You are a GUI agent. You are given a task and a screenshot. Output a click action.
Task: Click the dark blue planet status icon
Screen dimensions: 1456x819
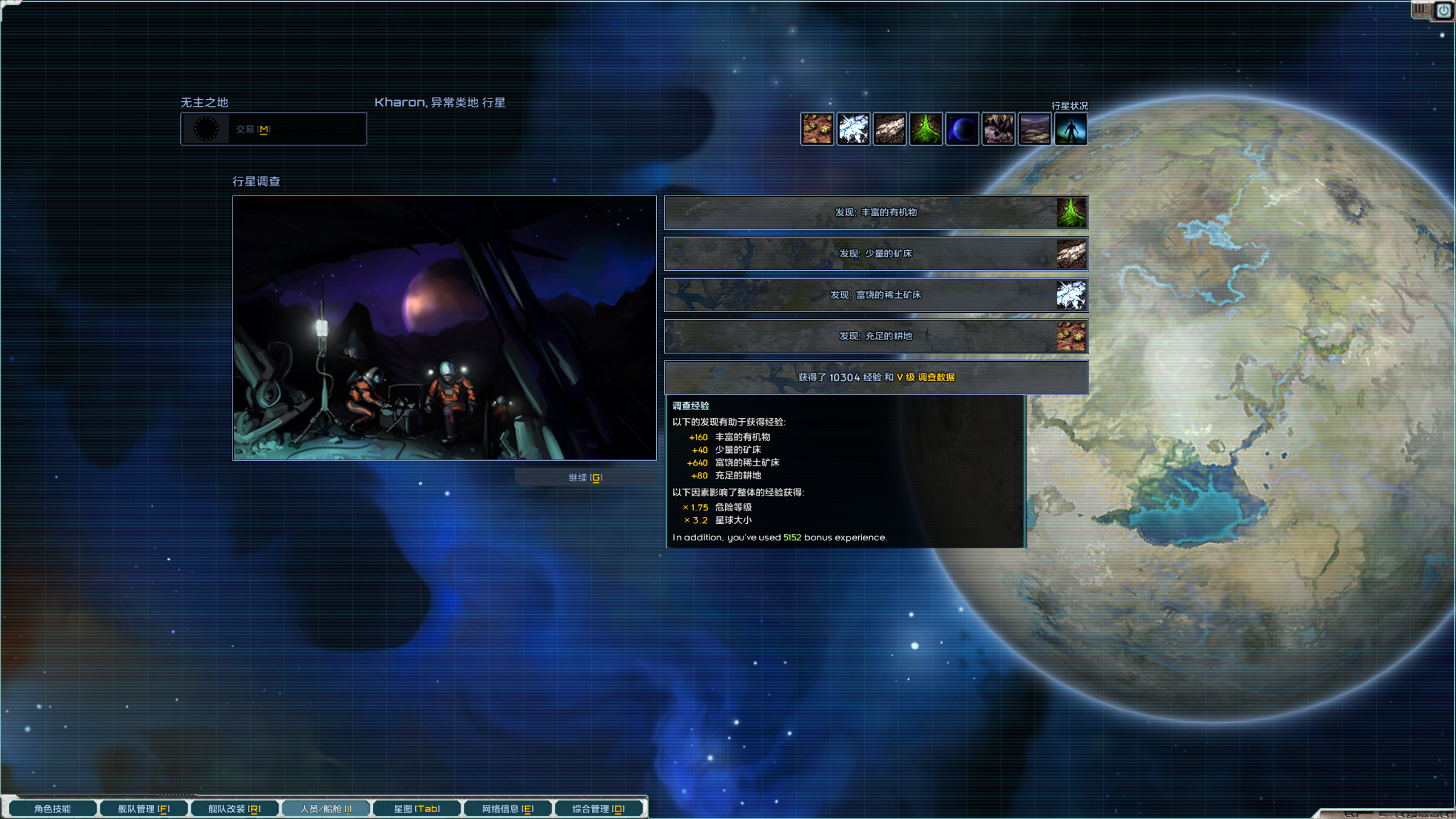pyautogui.click(x=962, y=129)
